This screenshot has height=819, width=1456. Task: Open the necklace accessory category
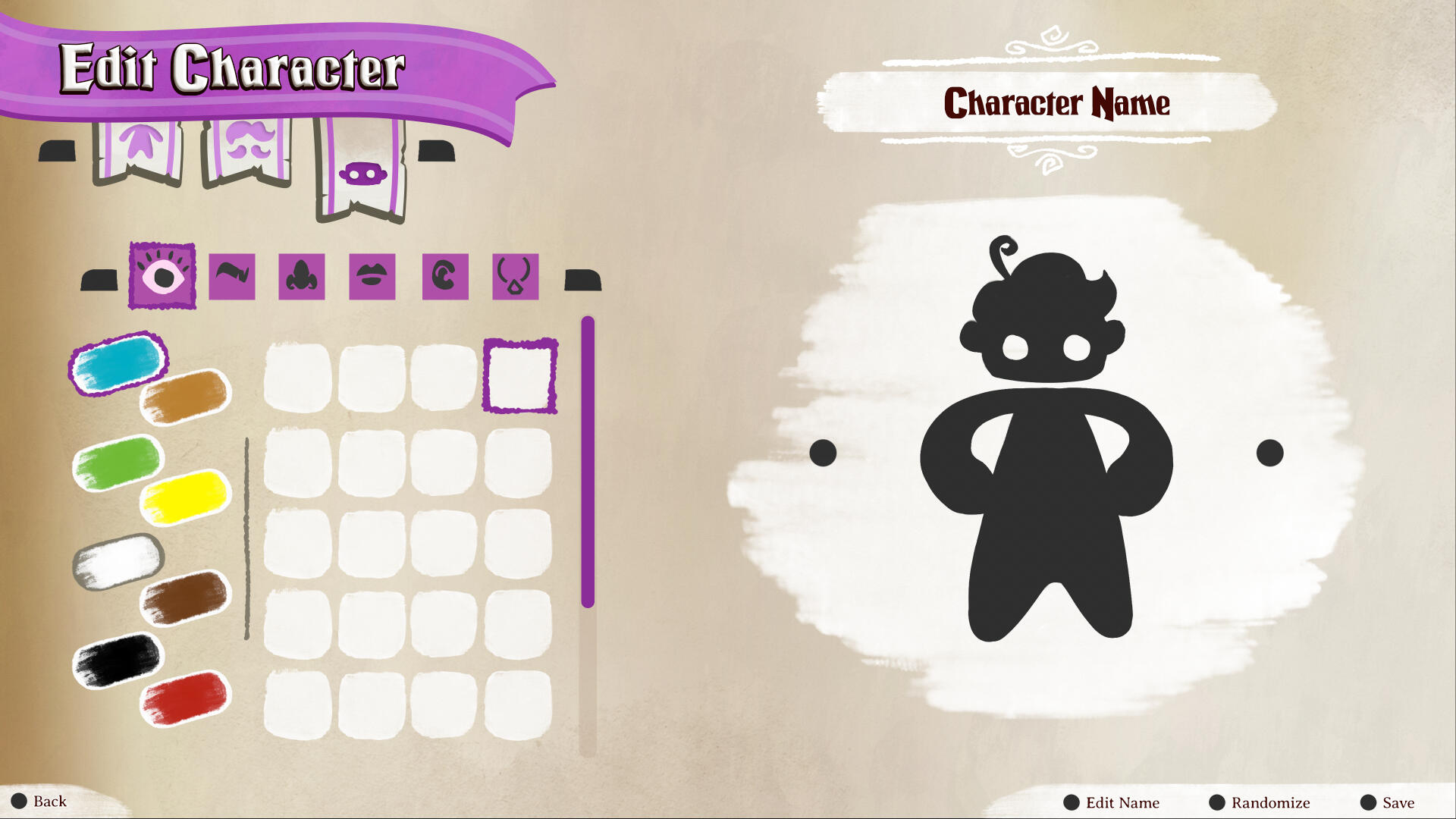coord(516,276)
